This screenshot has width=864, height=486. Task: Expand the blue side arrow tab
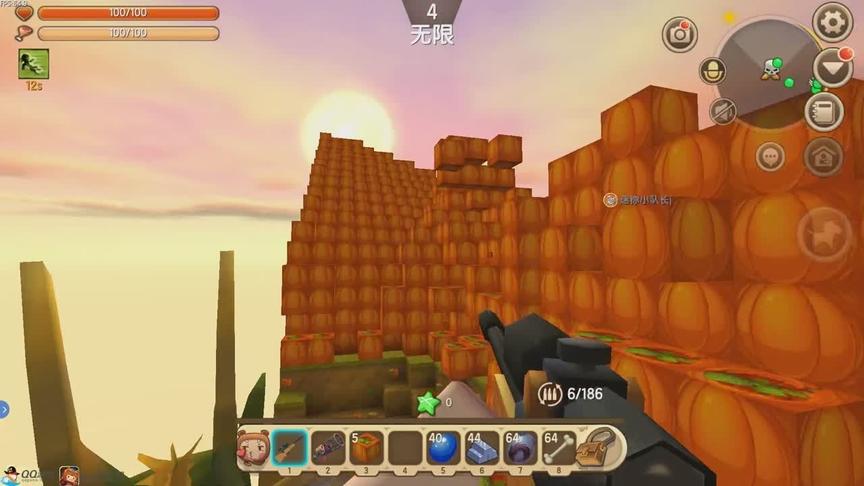(x=4, y=409)
